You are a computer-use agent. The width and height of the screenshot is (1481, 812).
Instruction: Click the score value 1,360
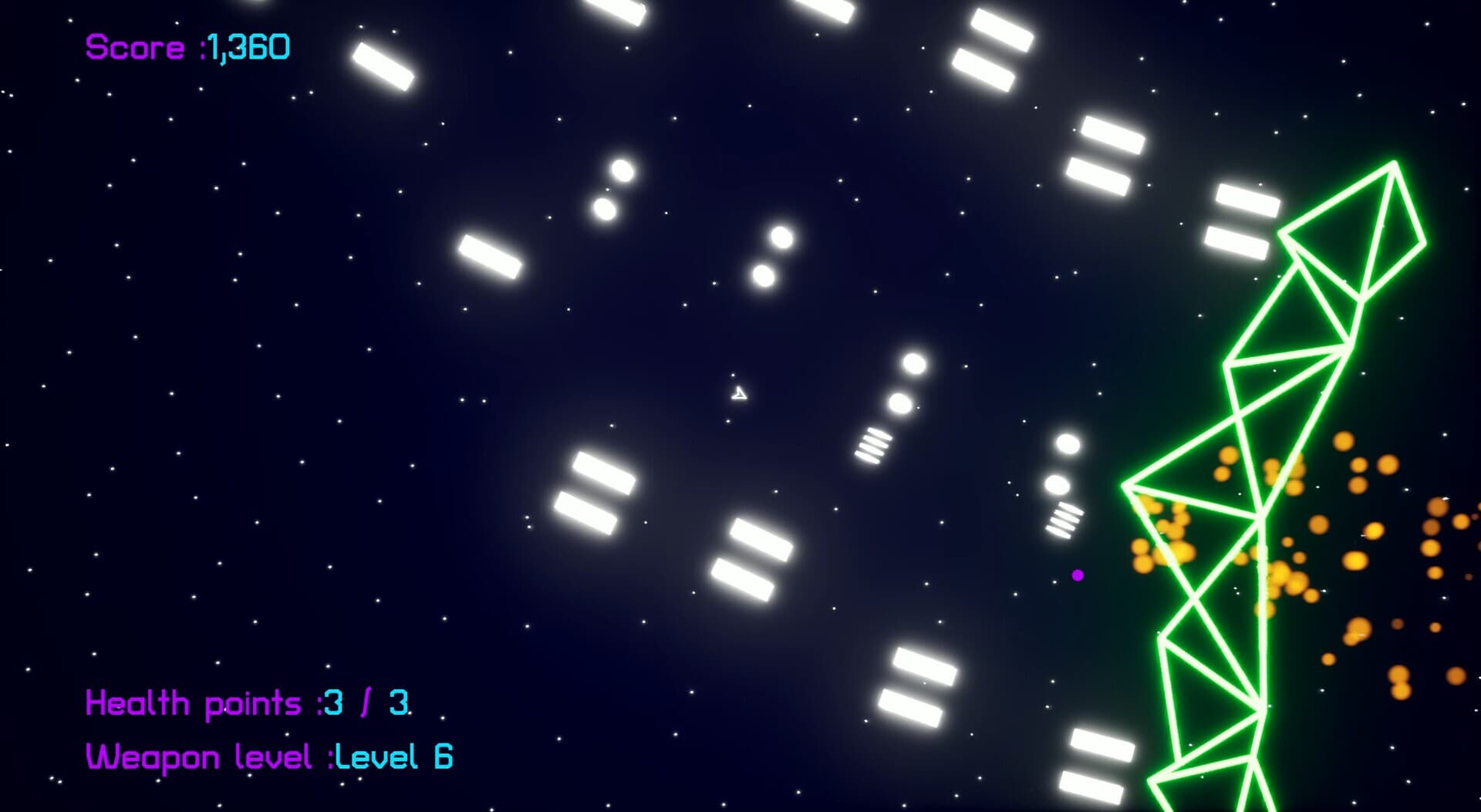click(247, 48)
